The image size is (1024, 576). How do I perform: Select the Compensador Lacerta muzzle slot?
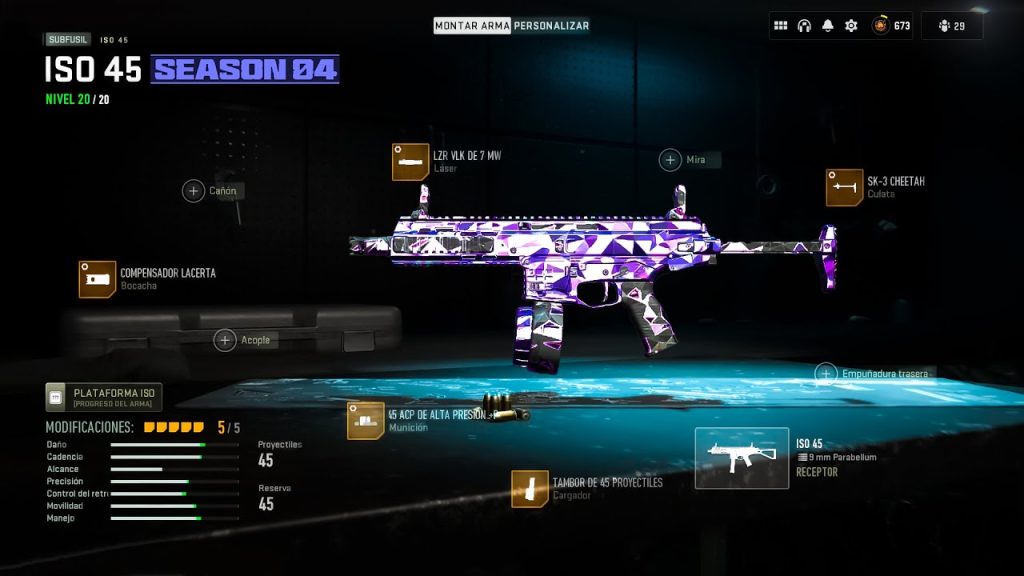pyautogui.click(x=98, y=279)
